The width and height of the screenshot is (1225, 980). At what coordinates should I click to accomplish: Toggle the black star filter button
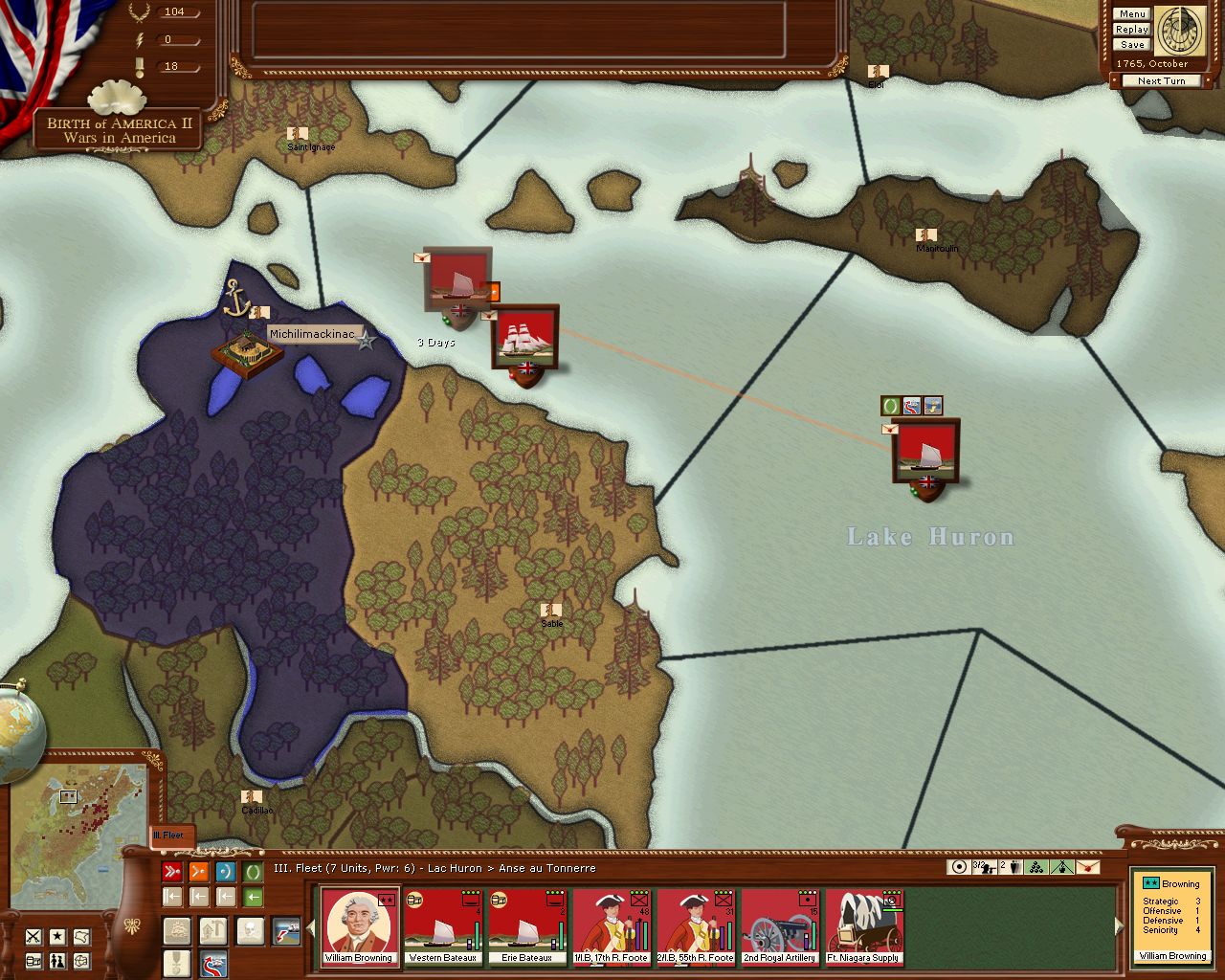pos(58,936)
